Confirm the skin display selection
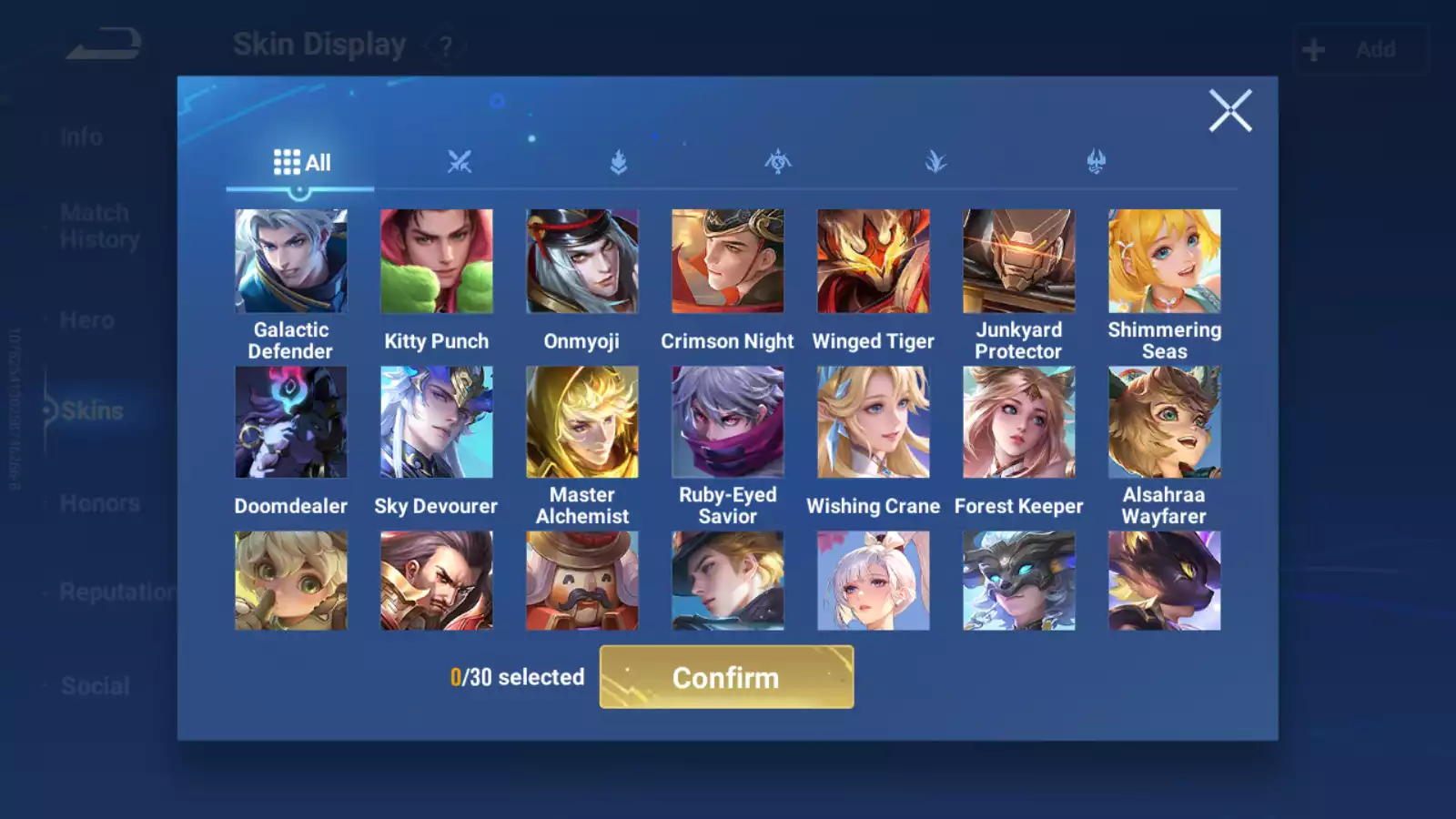 tap(726, 677)
